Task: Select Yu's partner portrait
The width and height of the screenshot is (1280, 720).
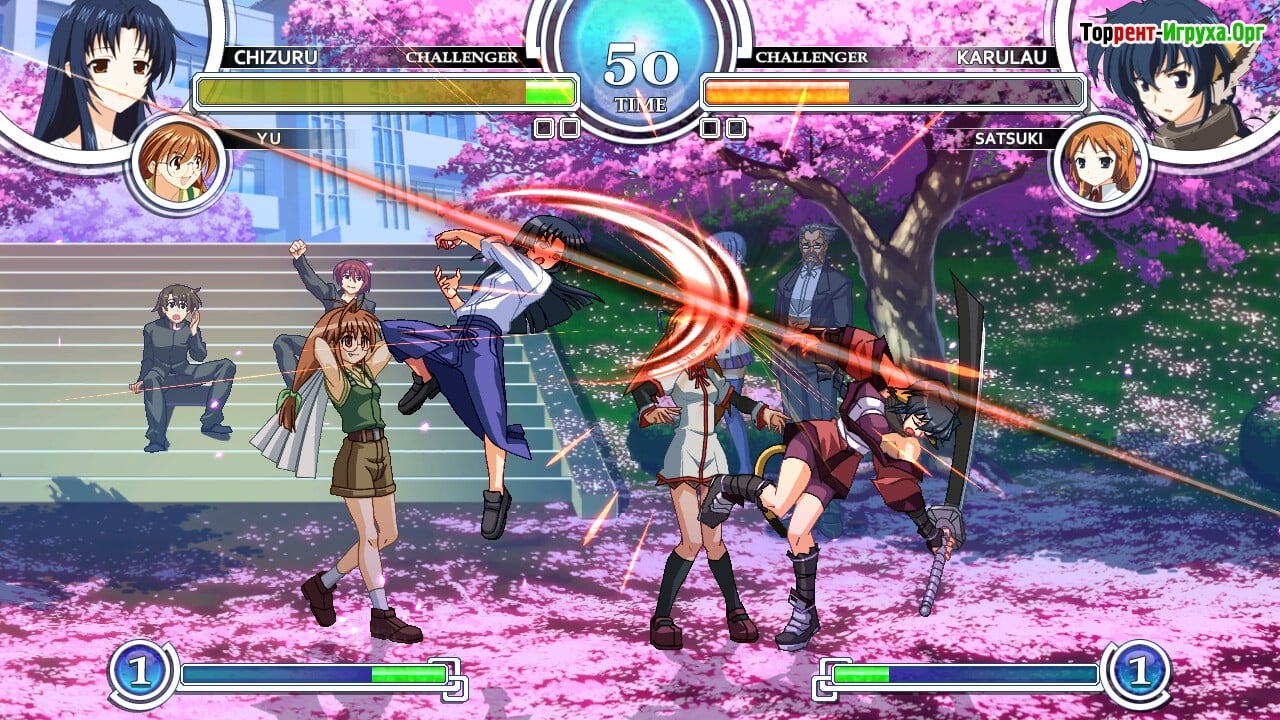Action: (x=178, y=162)
